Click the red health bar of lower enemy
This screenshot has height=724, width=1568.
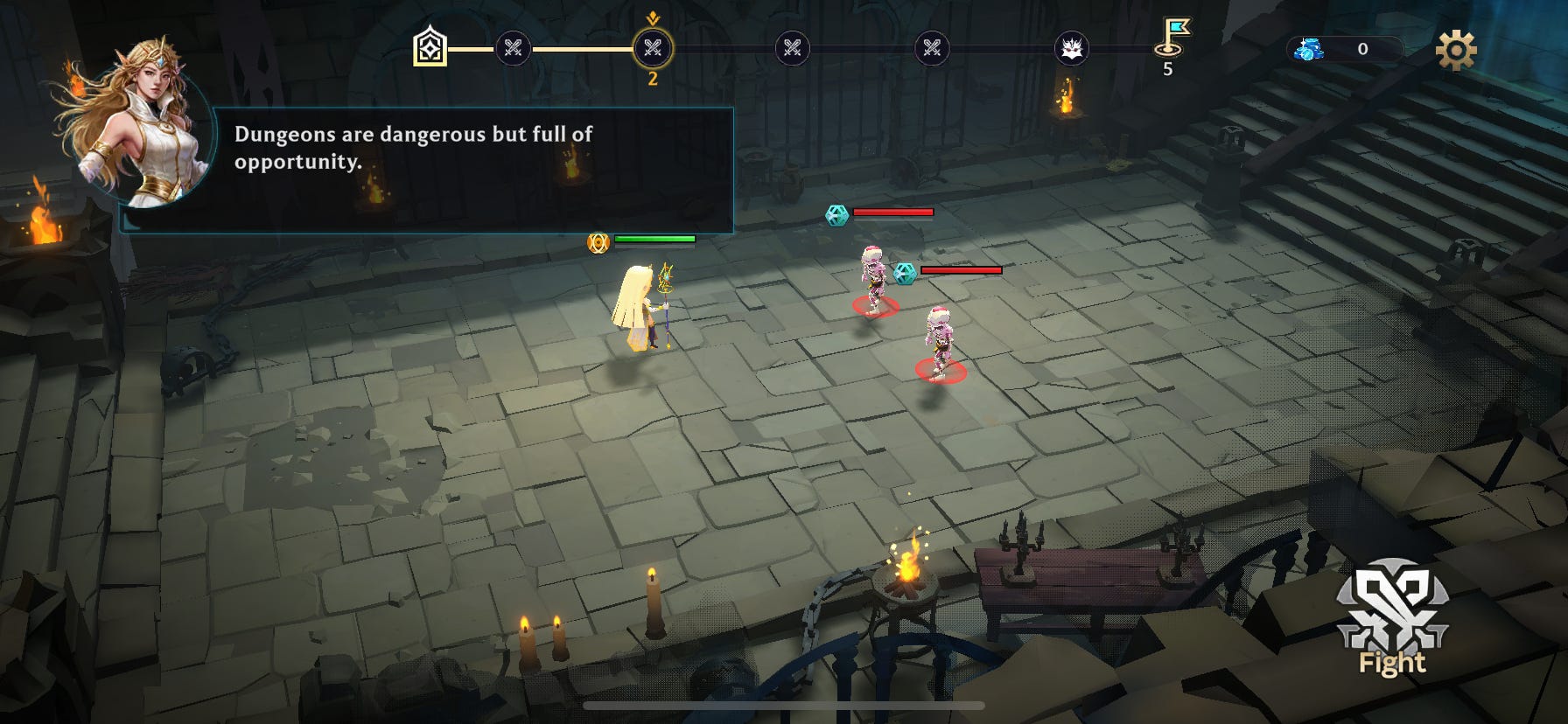coord(960,271)
